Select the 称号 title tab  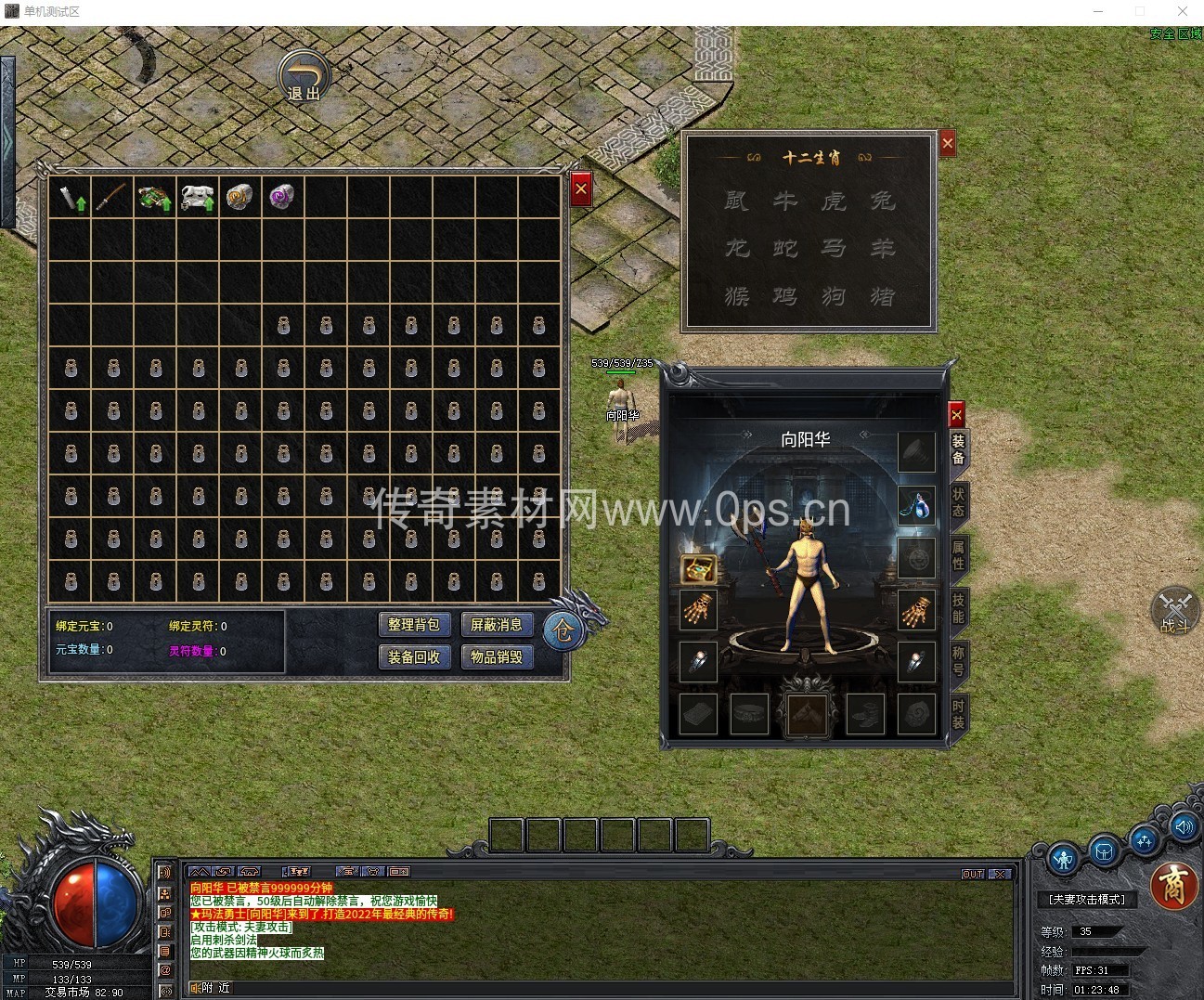point(958,661)
